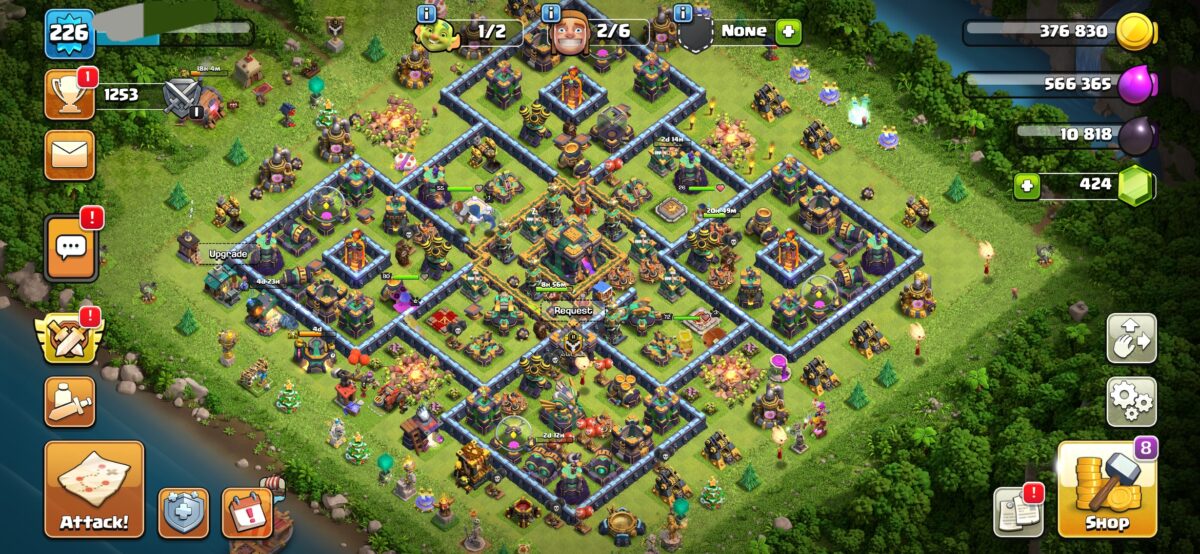This screenshot has width=1200, height=554.
Task: Open the sword and helmet button
Action: click(x=69, y=402)
